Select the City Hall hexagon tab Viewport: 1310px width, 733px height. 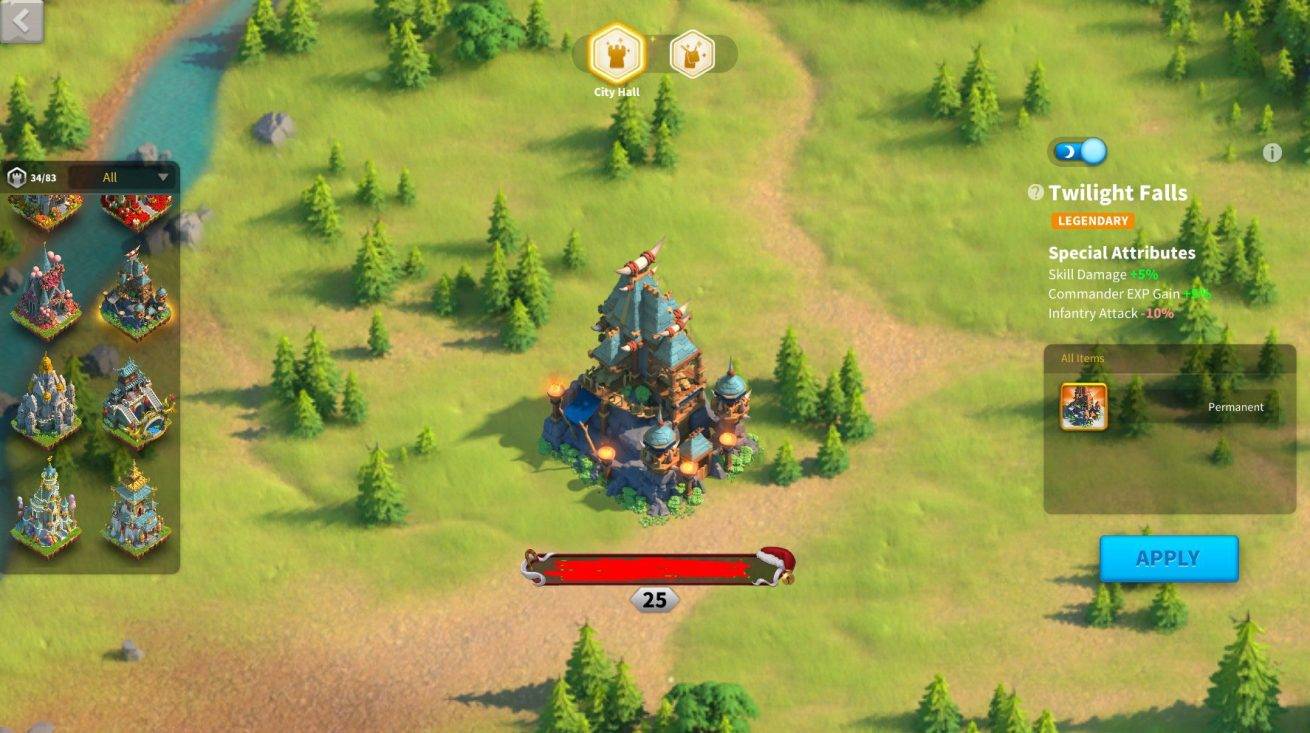coord(617,54)
